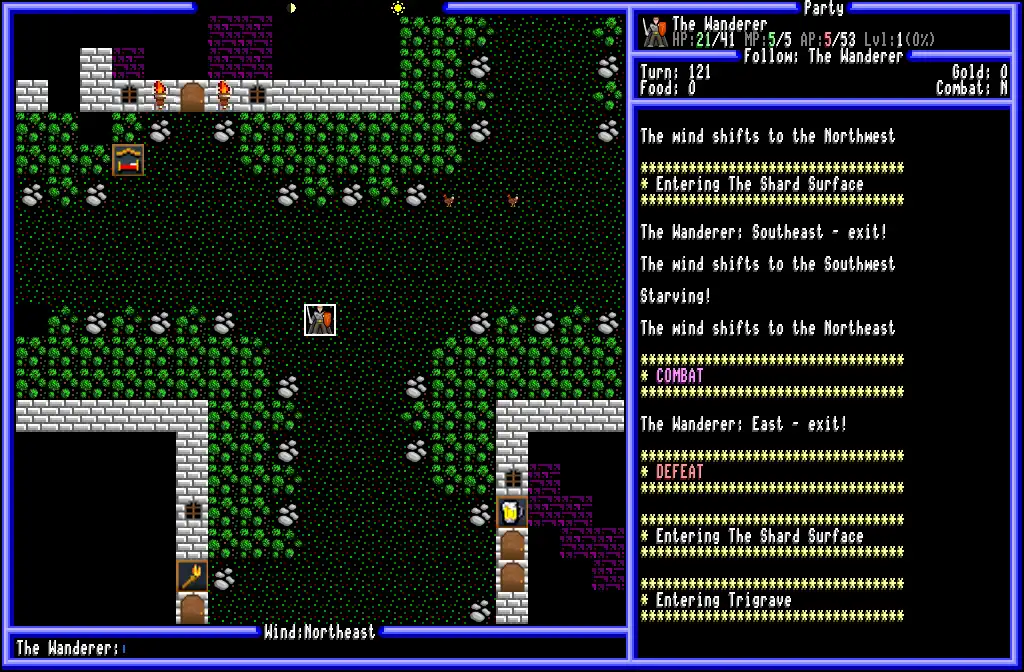Click the Wanderer command prompt line

[x=320, y=649]
